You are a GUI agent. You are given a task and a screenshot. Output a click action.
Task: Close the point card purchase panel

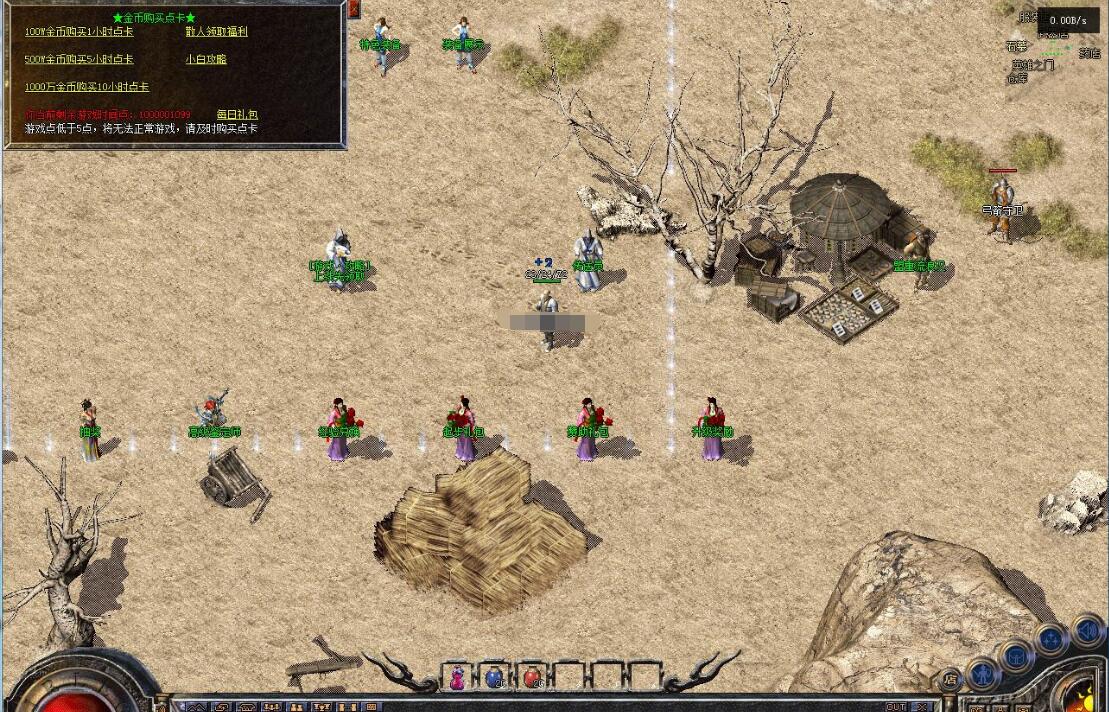tap(354, 9)
